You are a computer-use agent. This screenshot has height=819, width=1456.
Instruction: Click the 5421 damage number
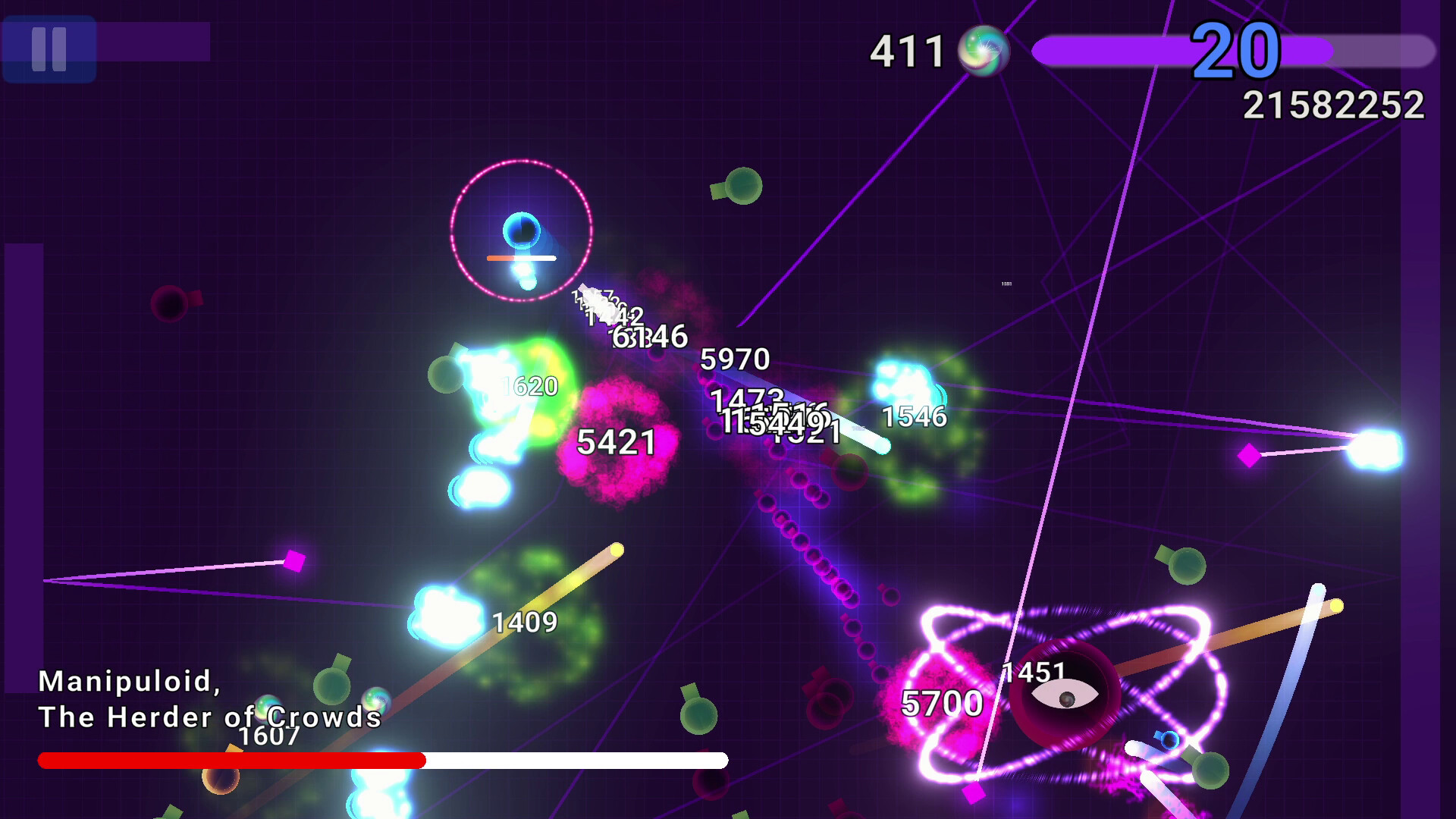click(616, 441)
